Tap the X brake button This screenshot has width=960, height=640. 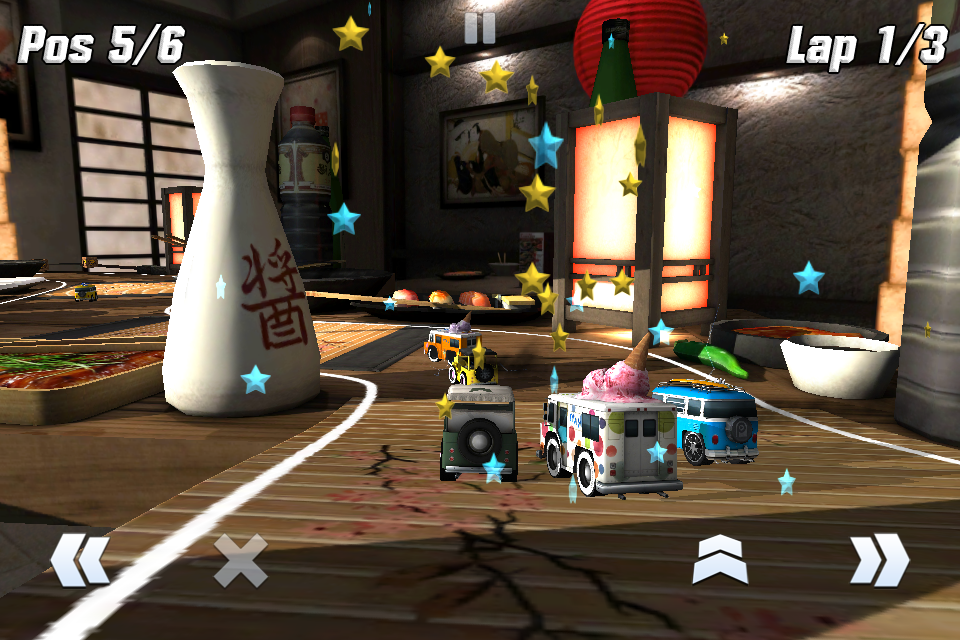coord(241,560)
